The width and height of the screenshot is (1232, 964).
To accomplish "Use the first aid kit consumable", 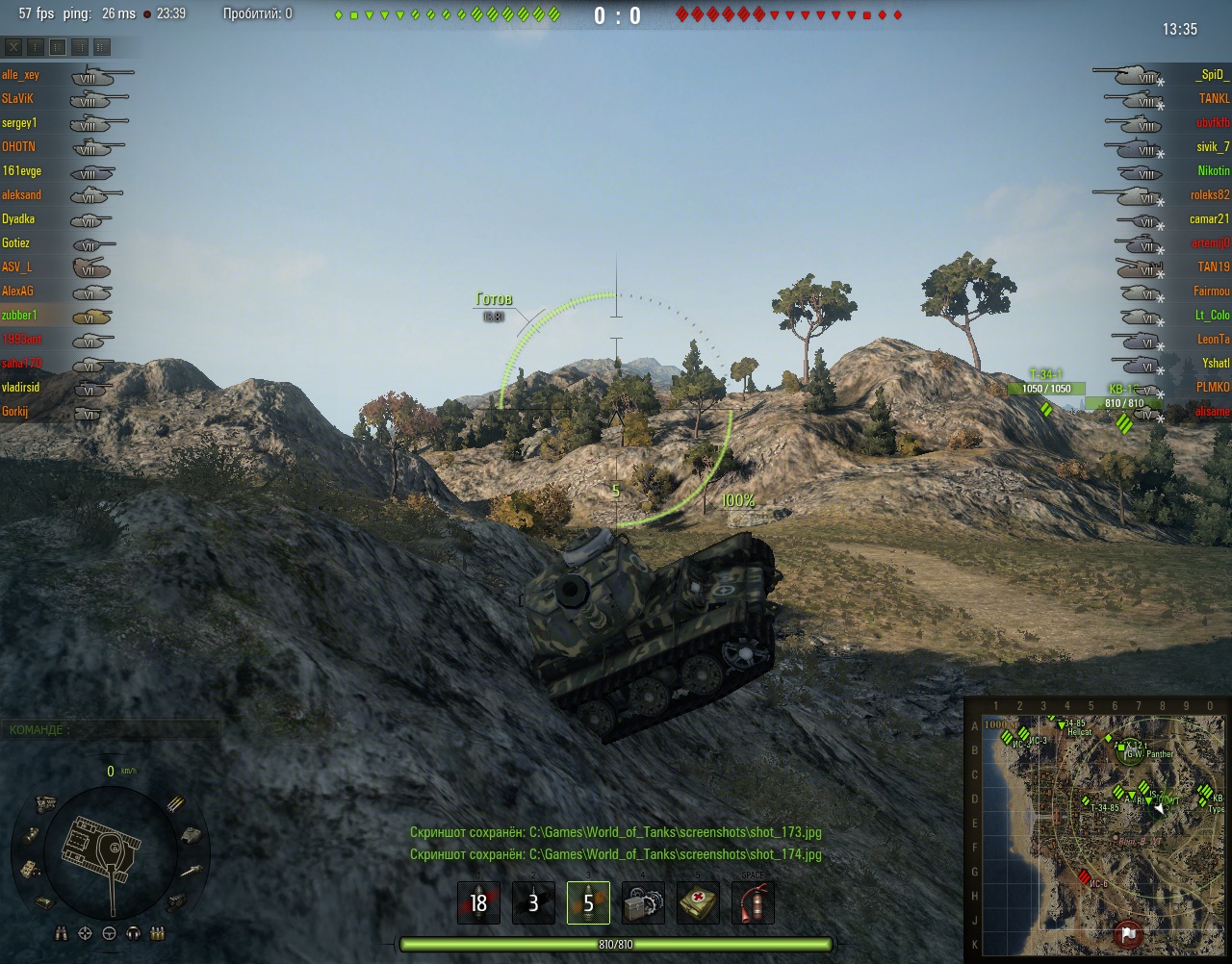I will [698, 903].
